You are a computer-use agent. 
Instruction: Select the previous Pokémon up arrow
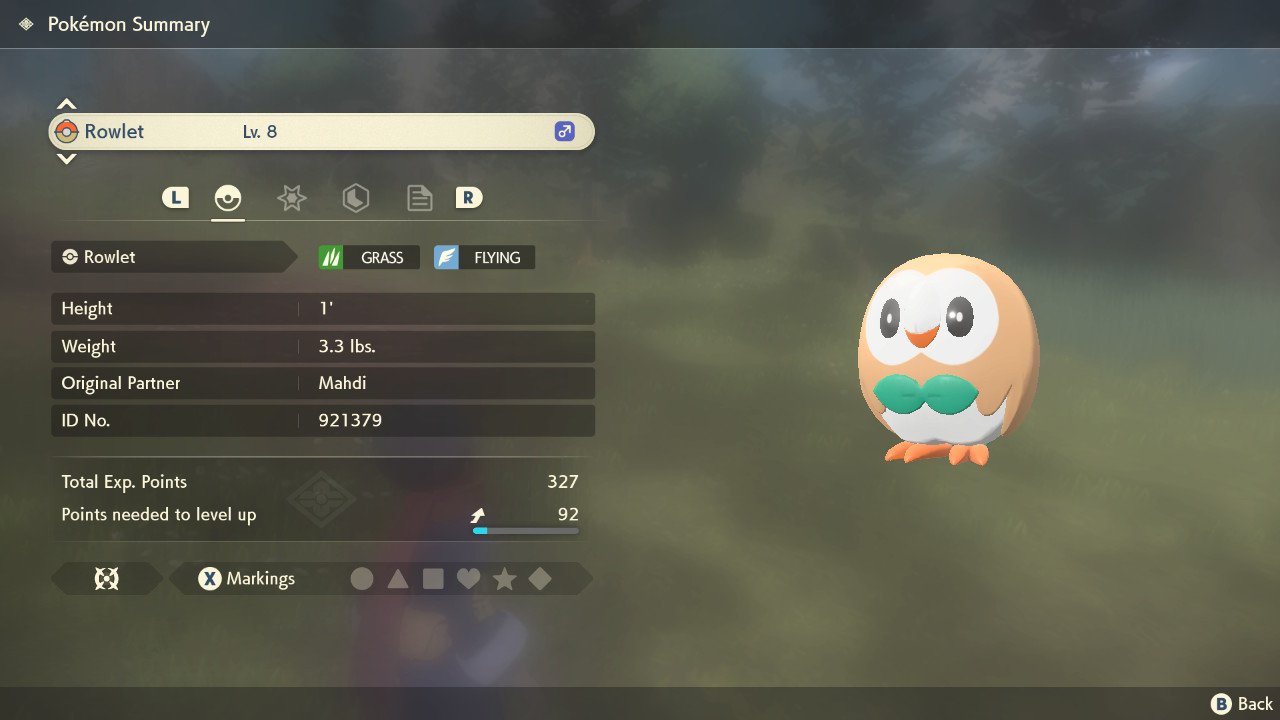pyautogui.click(x=66, y=104)
